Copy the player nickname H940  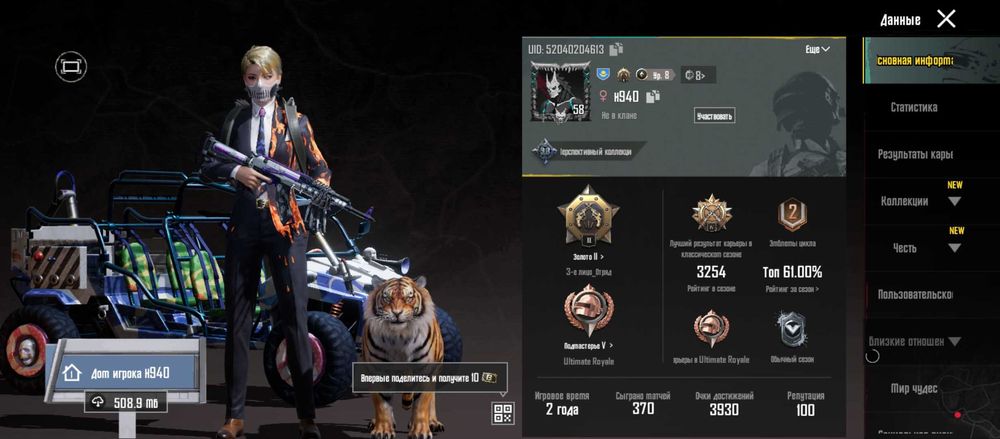[653, 97]
